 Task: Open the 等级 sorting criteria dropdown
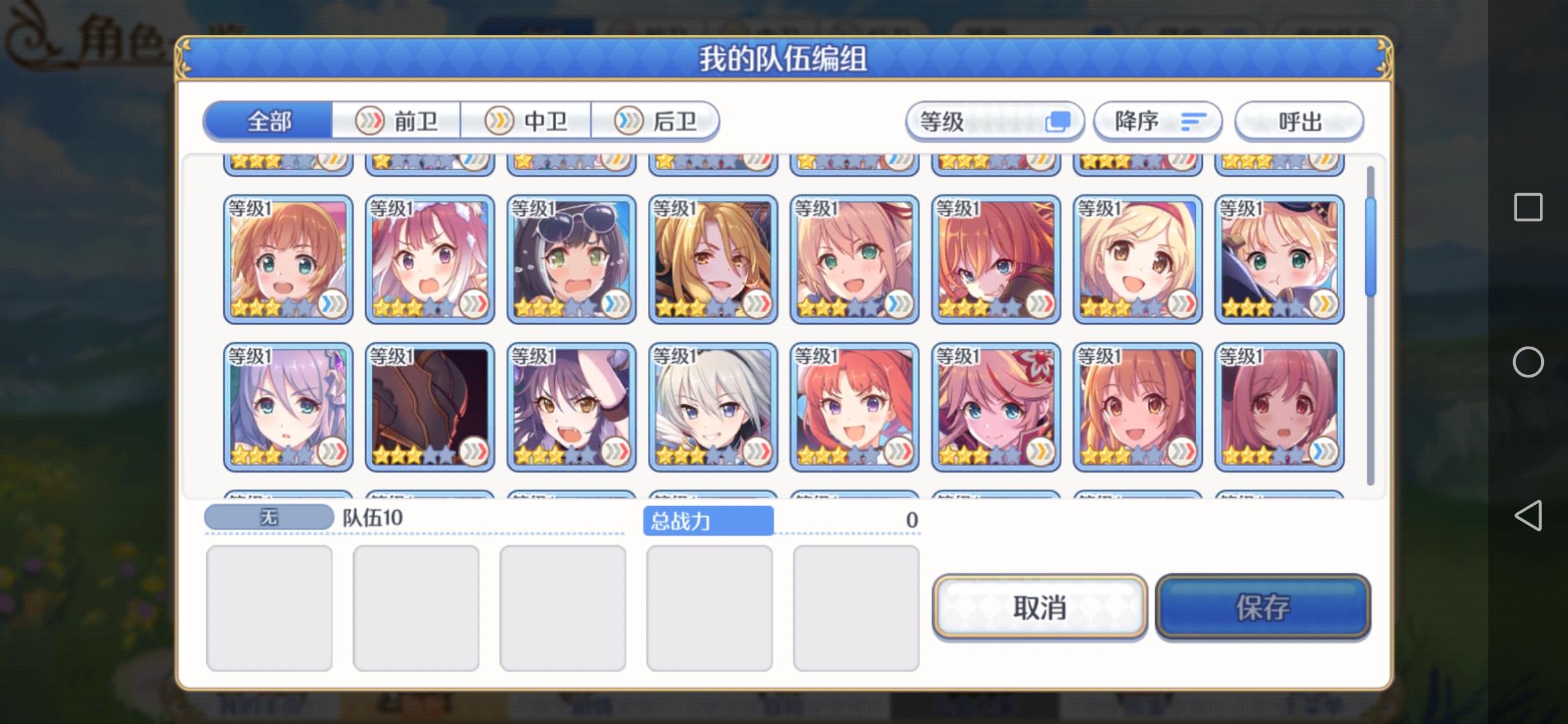coord(995,121)
